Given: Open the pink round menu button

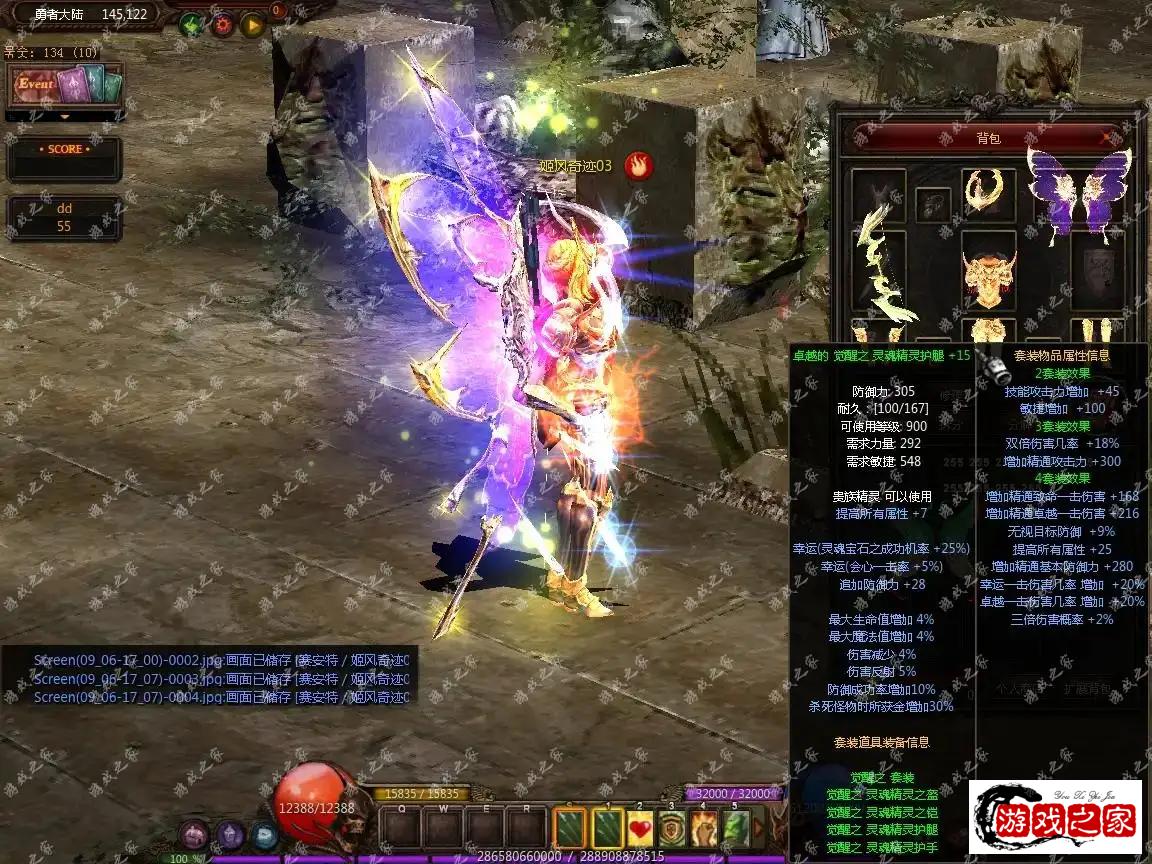Looking at the screenshot, I should click(194, 834).
